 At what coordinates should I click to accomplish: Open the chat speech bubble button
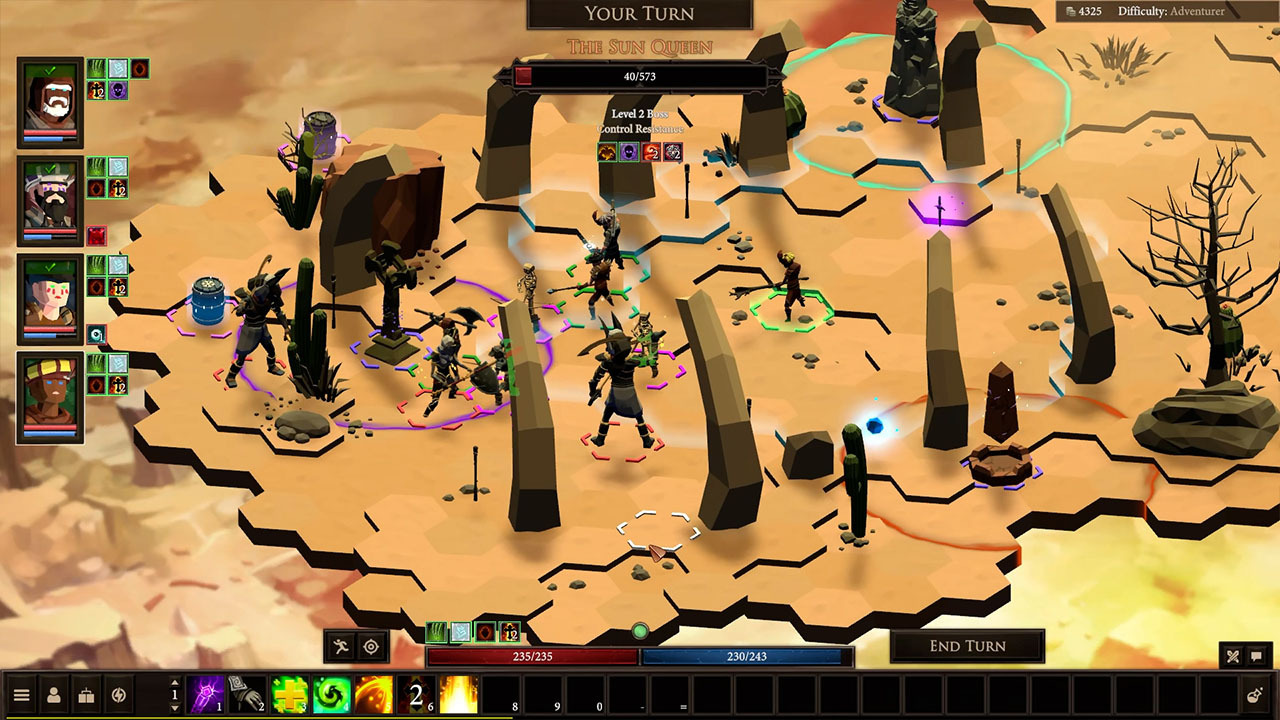[x=1257, y=657]
